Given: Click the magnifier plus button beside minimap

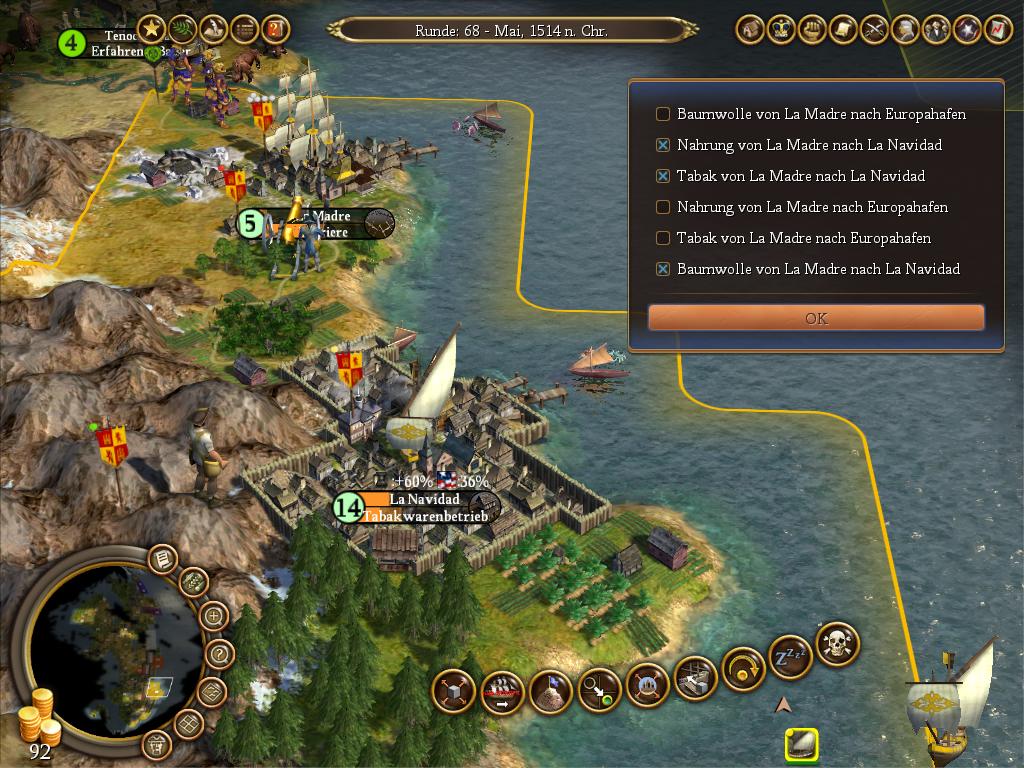Looking at the screenshot, I should tap(214, 616).
